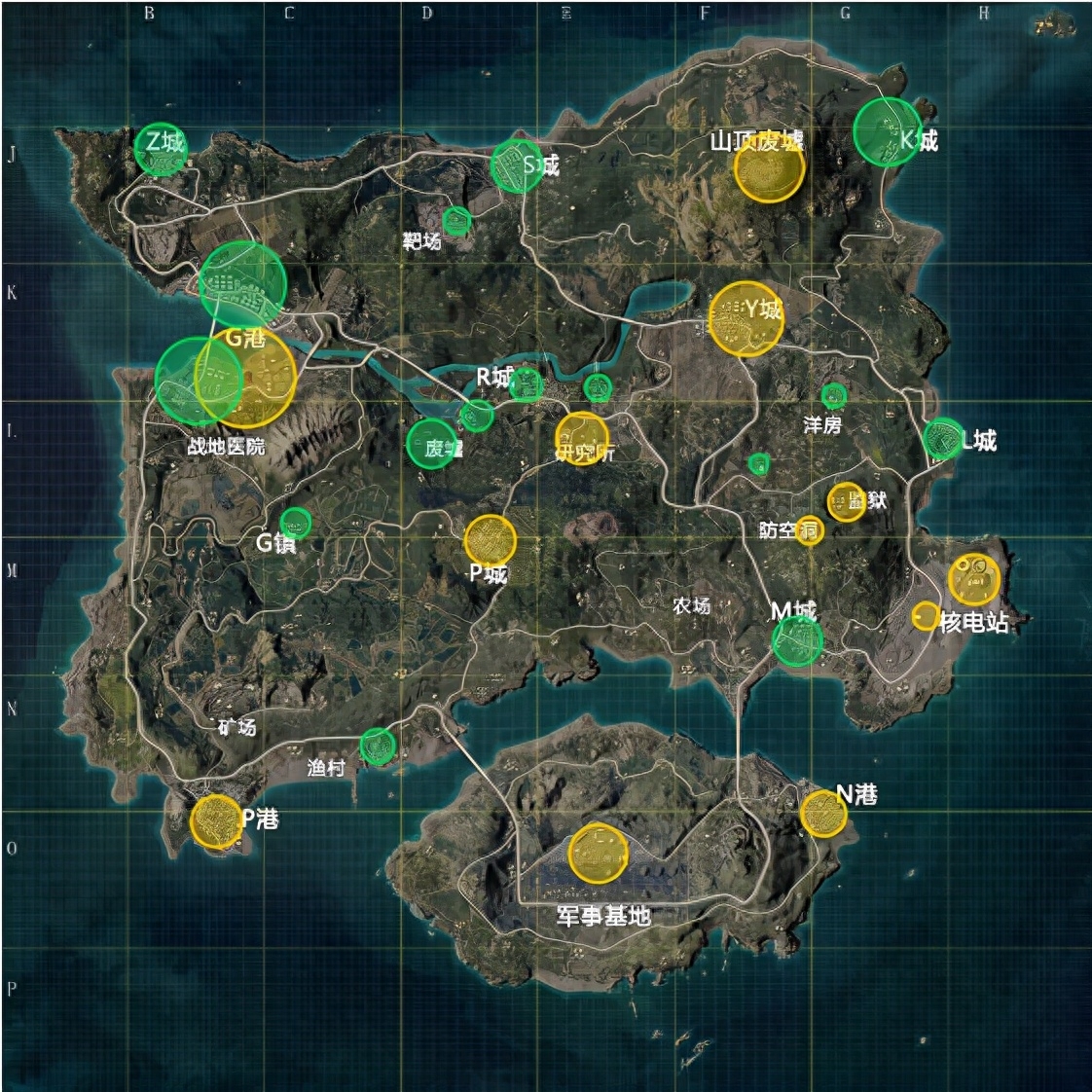The width and height of the screenshot is (1092, 1092).
Task: Click the 监狱 yellow circle marker
Action: [x=846, y=501]
